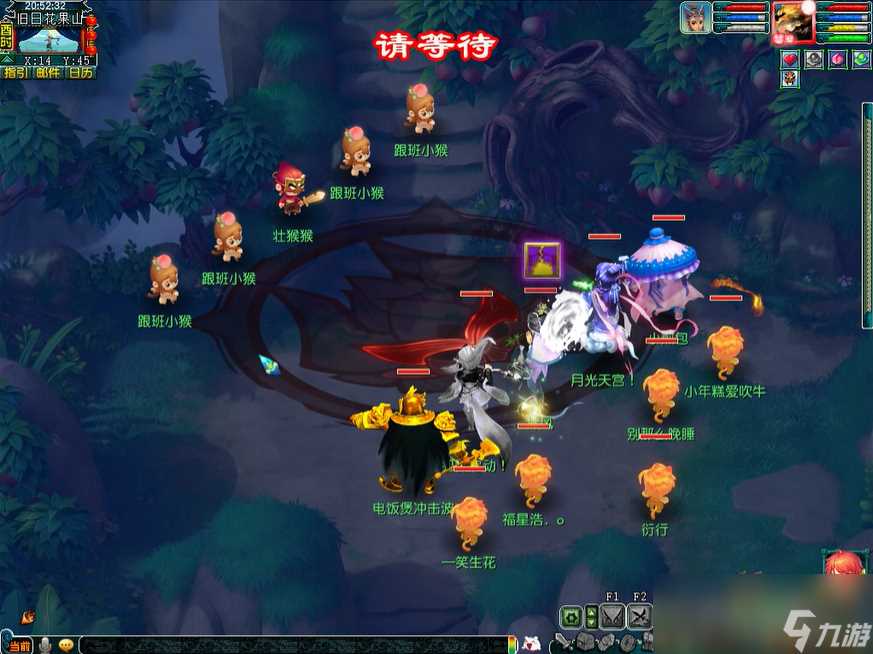
Task: Click the green gear system button
Action: pos(570,617)
